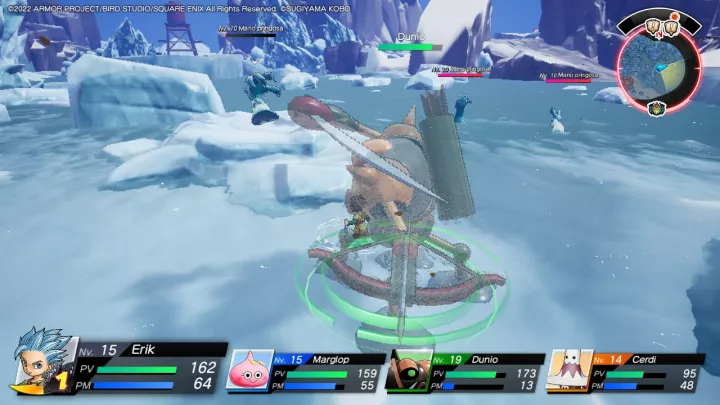Select Dunio's party portrait
This screenshot has height=405, width=720.
409,369
